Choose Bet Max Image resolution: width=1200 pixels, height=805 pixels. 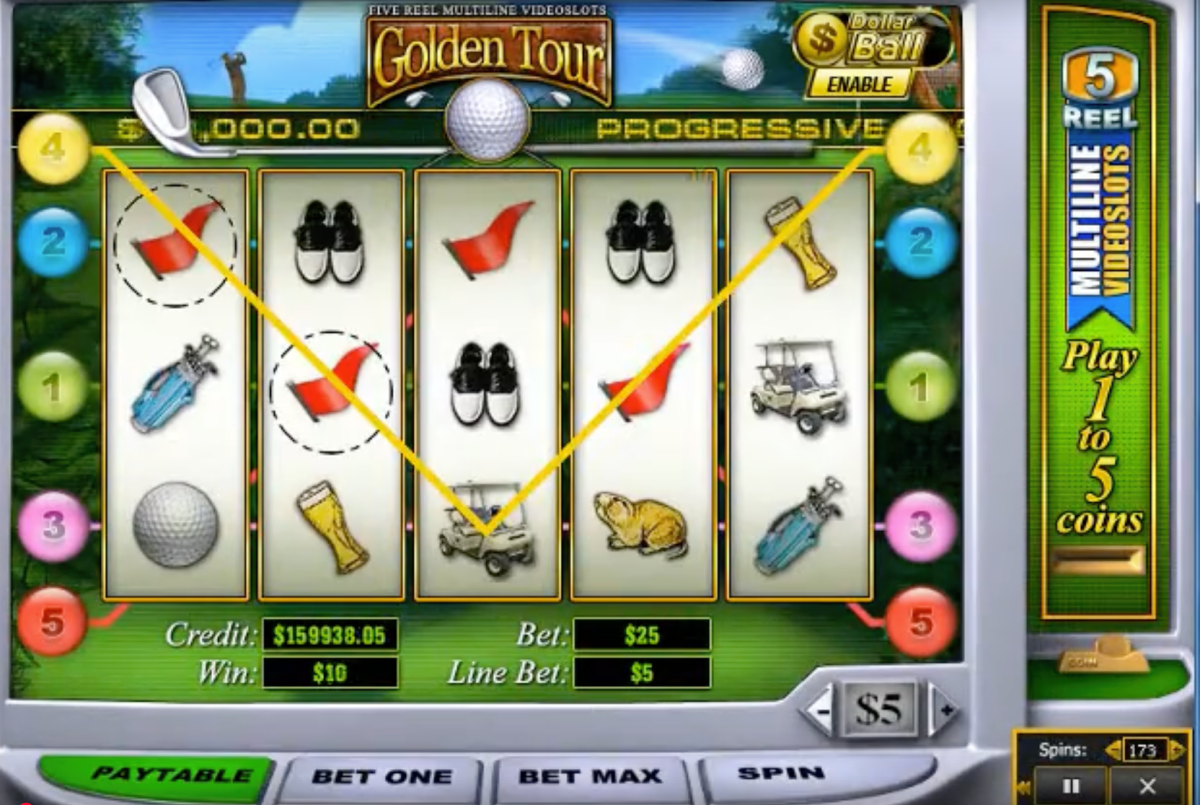click(x=589, y=777)
